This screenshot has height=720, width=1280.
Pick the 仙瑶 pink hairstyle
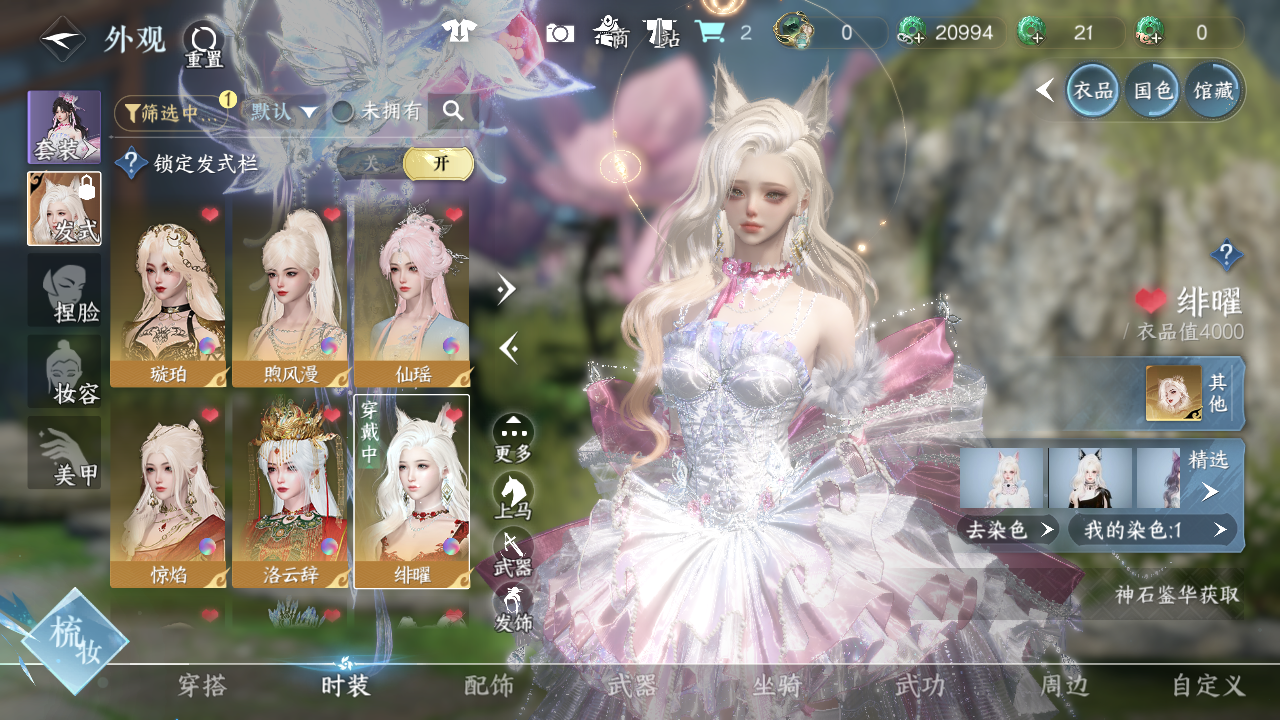(412, 295)
